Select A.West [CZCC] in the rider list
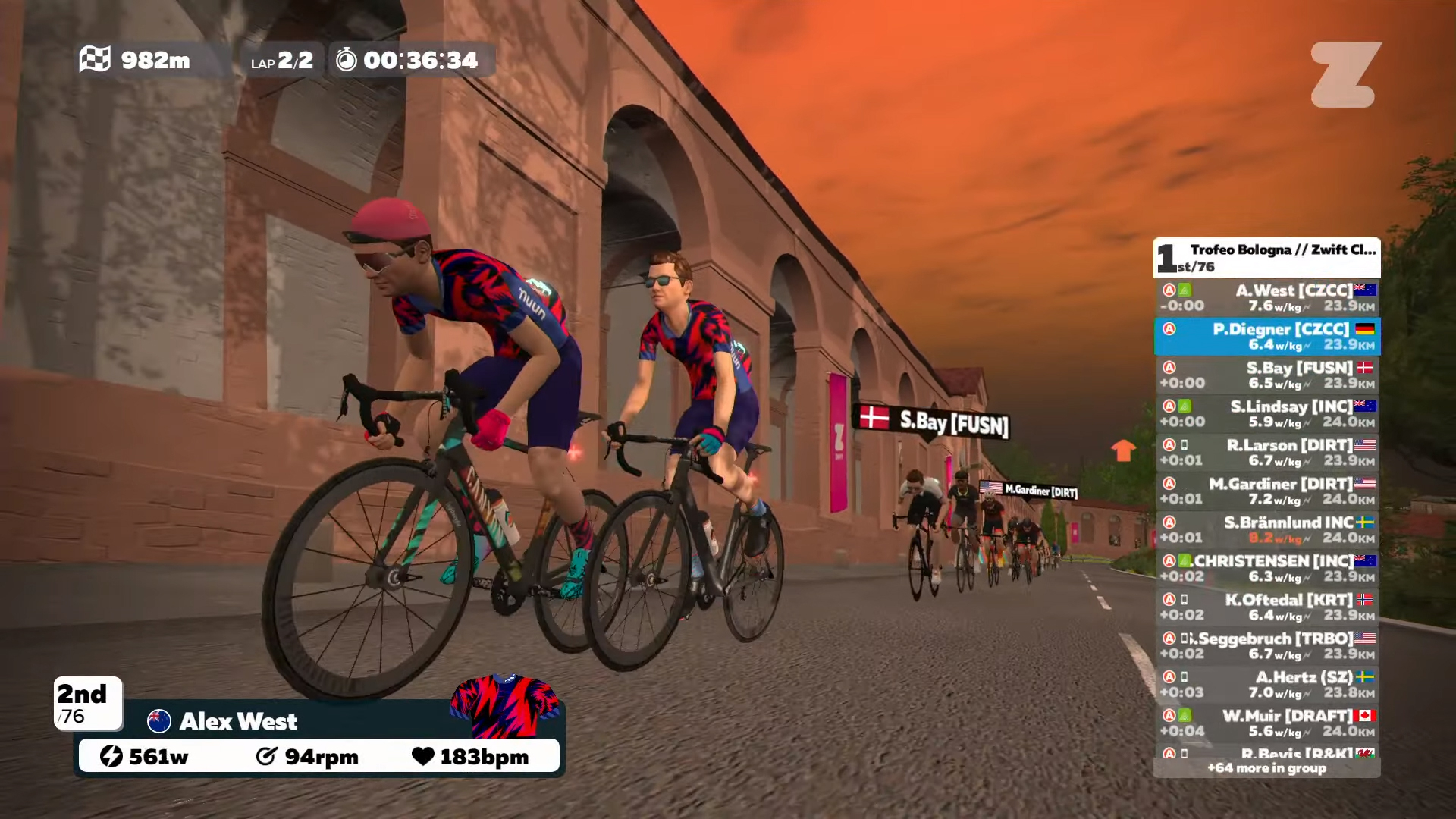The image size is (1456, 819). (1266, 298)
